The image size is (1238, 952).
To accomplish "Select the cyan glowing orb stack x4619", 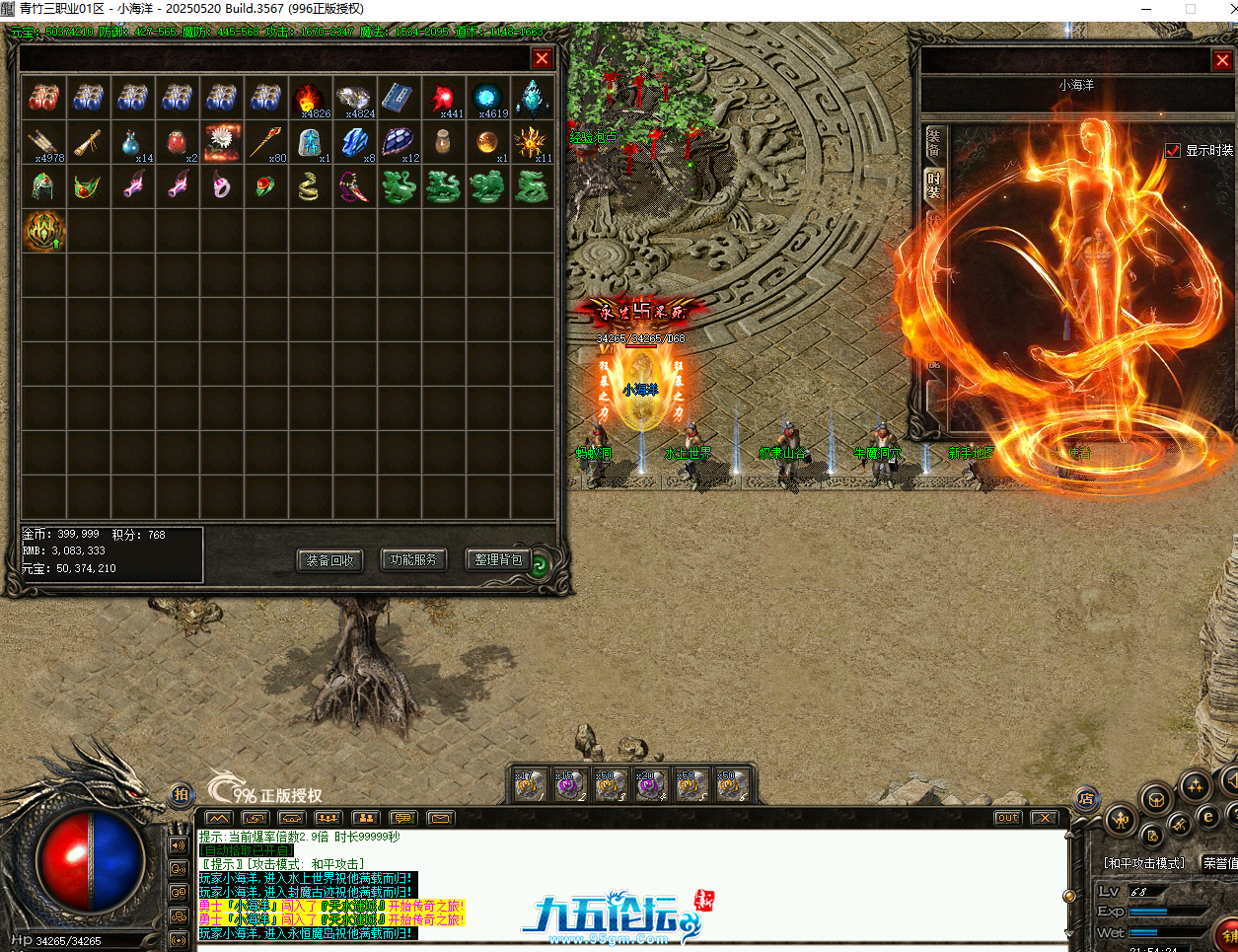I will click(487, 98).
